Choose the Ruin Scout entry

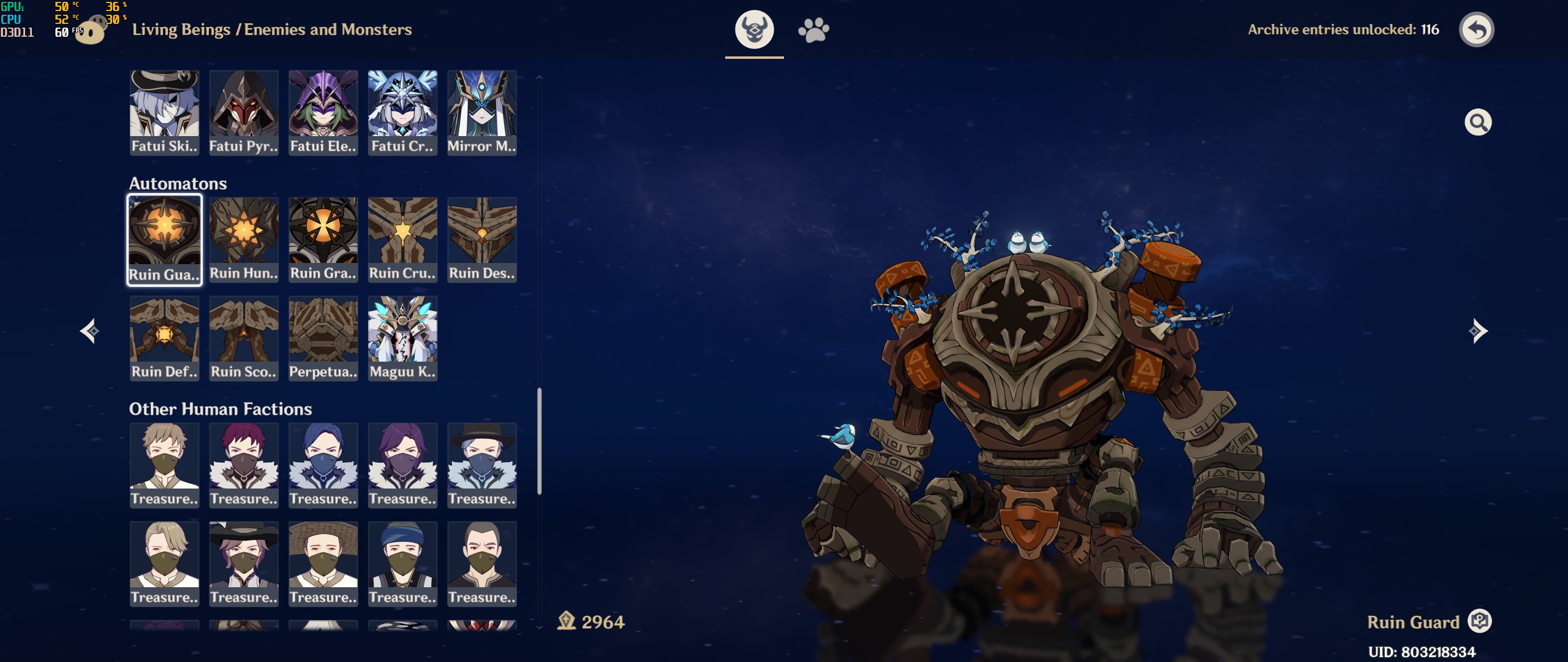coord(244,338)
